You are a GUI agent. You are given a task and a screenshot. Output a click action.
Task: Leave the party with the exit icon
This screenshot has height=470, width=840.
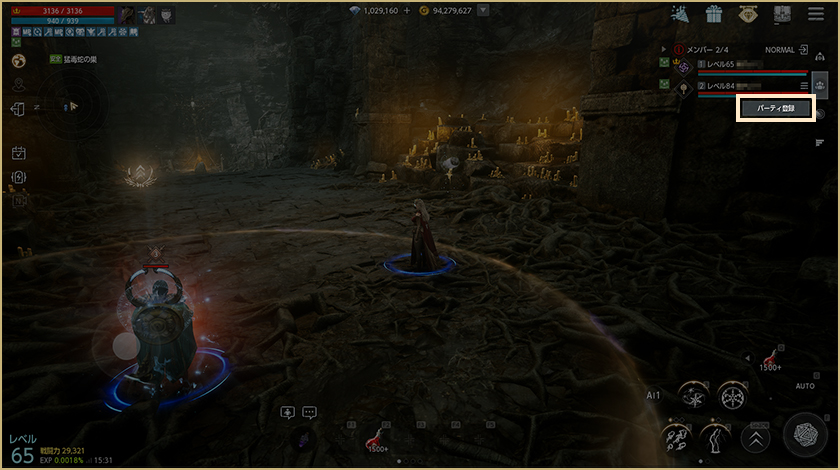pyautogui.click(x=803, y=49)
